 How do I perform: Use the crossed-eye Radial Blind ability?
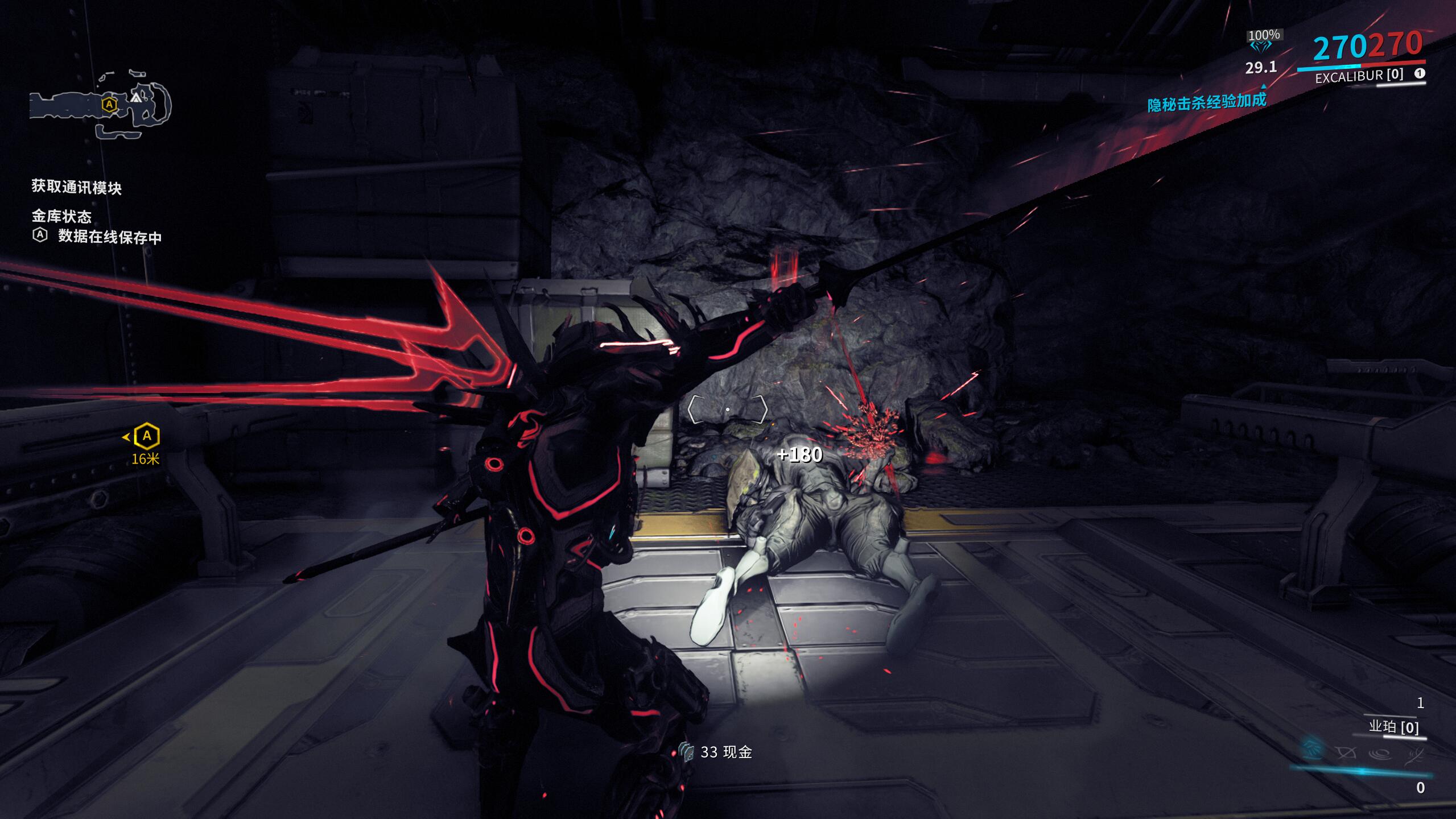click(1346, 753)
